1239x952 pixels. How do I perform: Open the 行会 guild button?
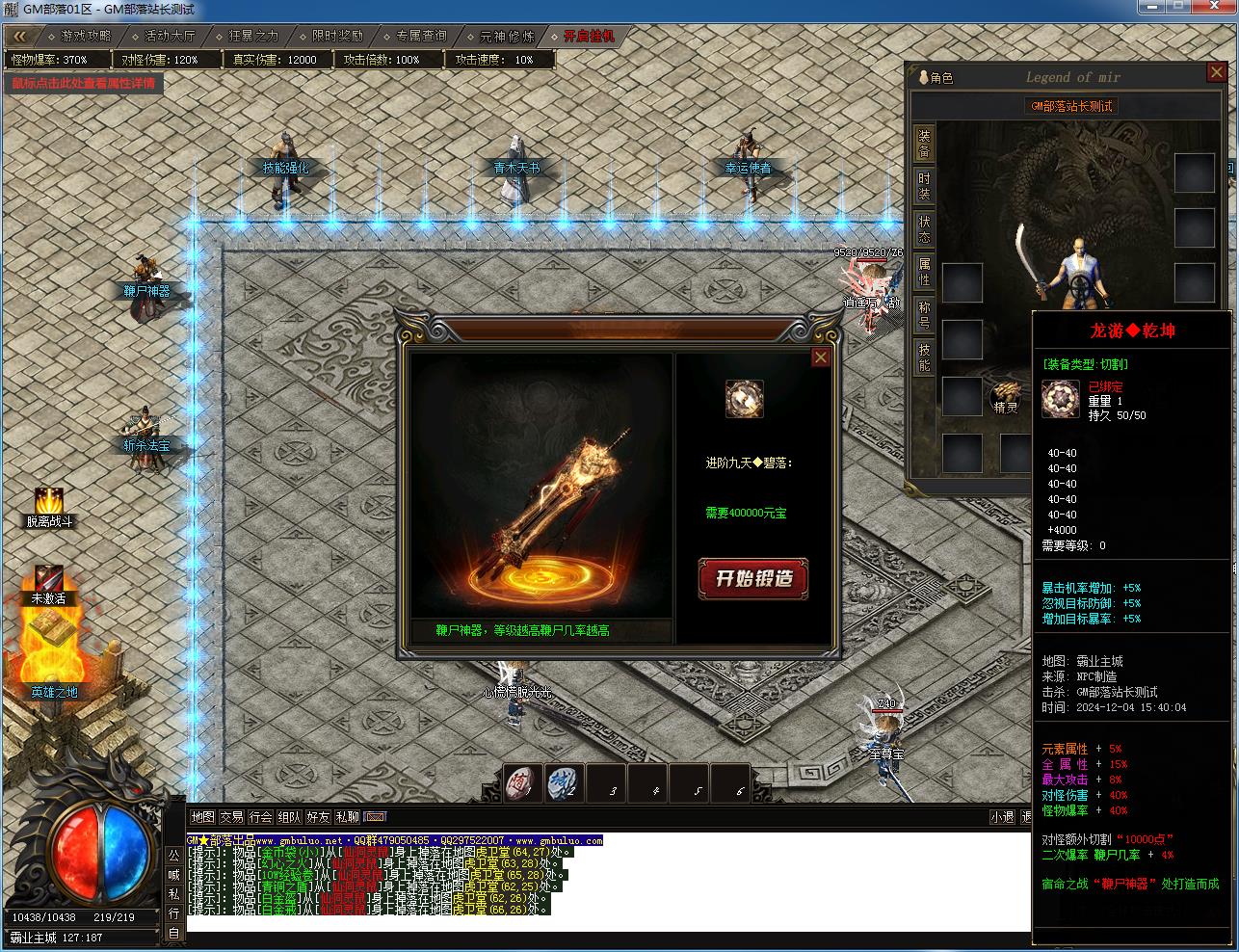point(260,817)
